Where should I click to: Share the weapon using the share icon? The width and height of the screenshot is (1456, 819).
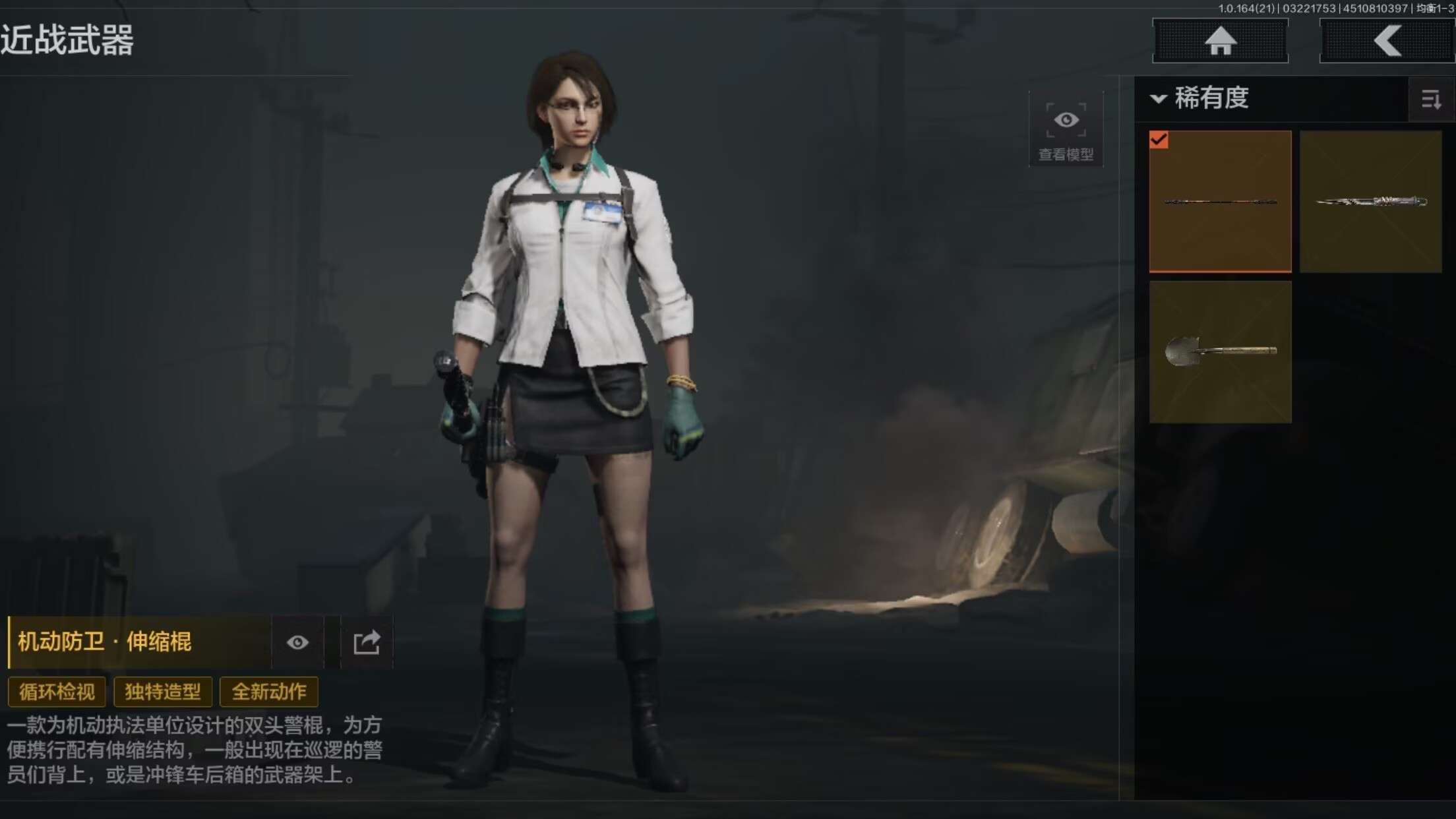[367, 642]
